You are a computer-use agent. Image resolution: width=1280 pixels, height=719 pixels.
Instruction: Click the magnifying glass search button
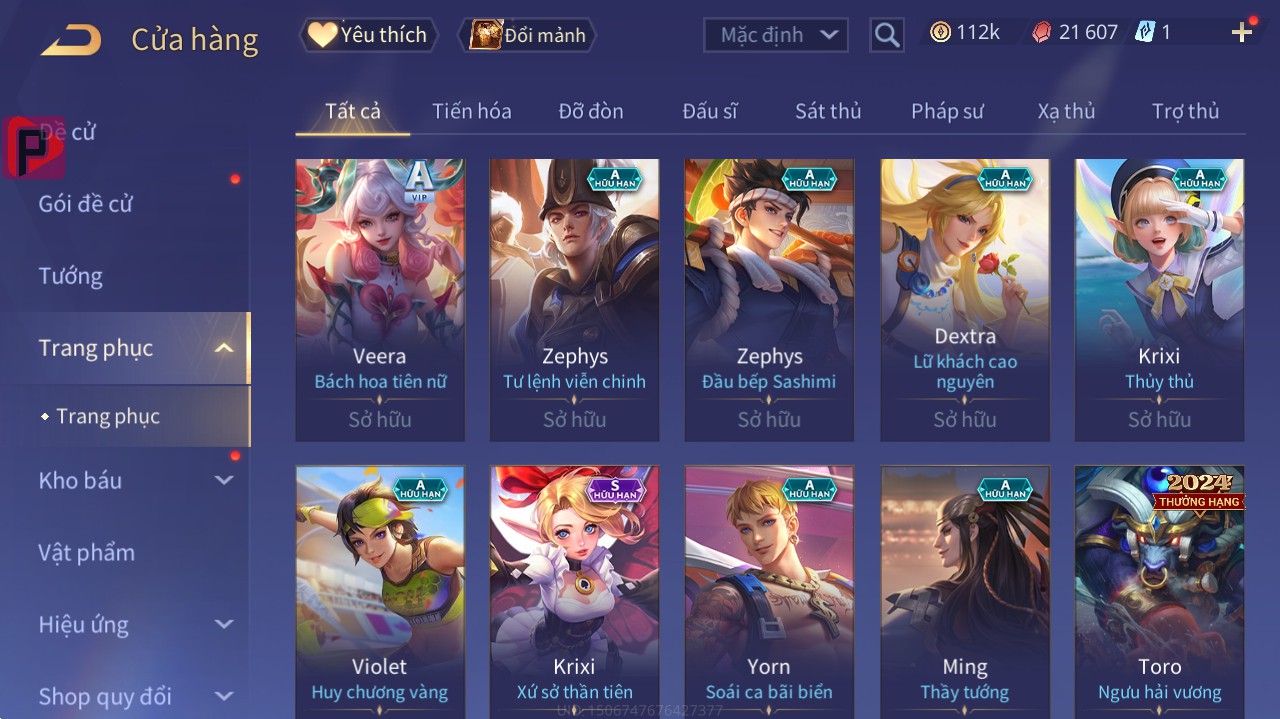886,36
